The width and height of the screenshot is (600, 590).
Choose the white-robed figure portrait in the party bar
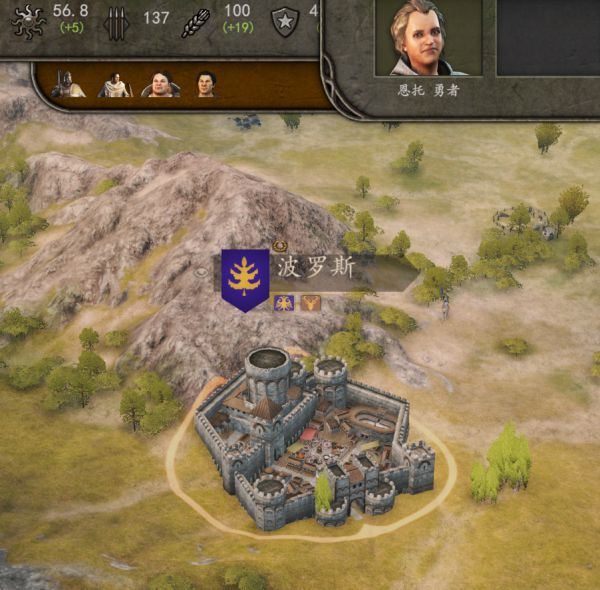(115, 84)
